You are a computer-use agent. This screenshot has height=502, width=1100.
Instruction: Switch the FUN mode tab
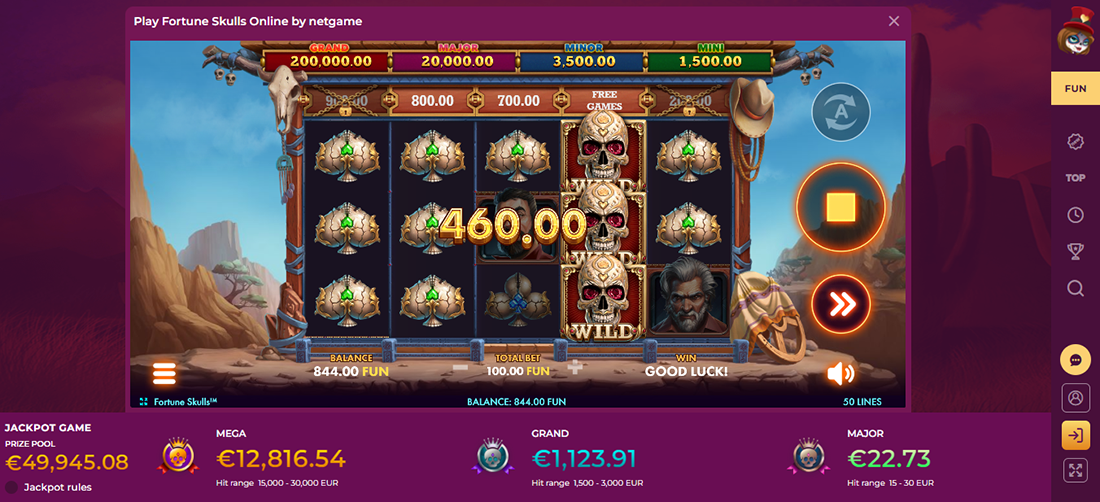1075,89
